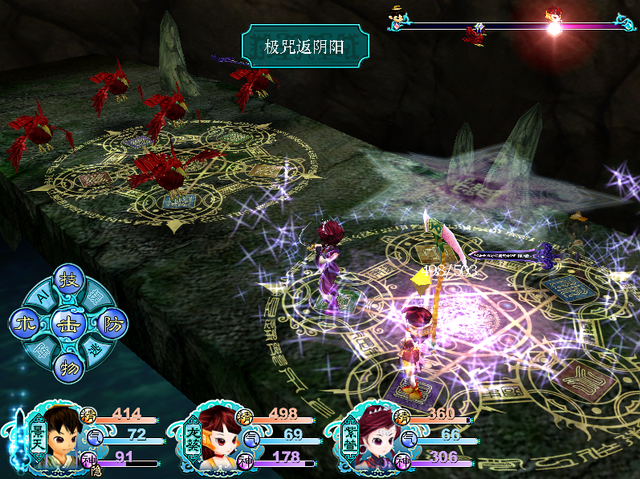Open the 物 item command

click(69, 364)
